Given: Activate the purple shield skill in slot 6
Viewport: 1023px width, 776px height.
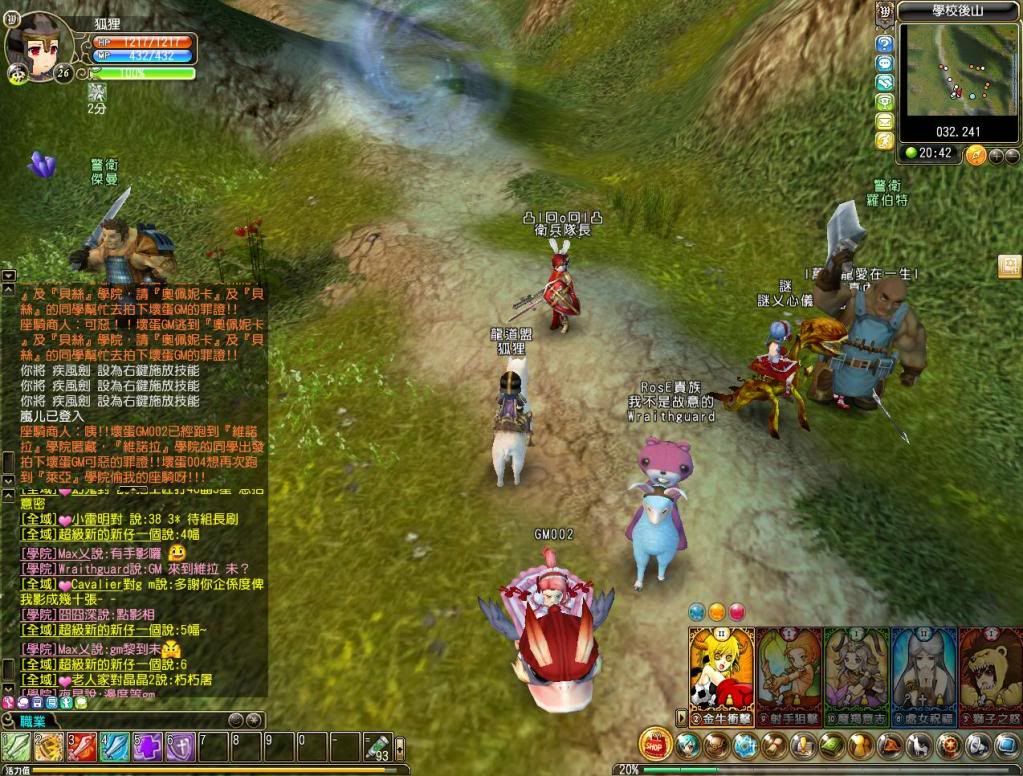Looking at the screenshot, I should 181,747.
